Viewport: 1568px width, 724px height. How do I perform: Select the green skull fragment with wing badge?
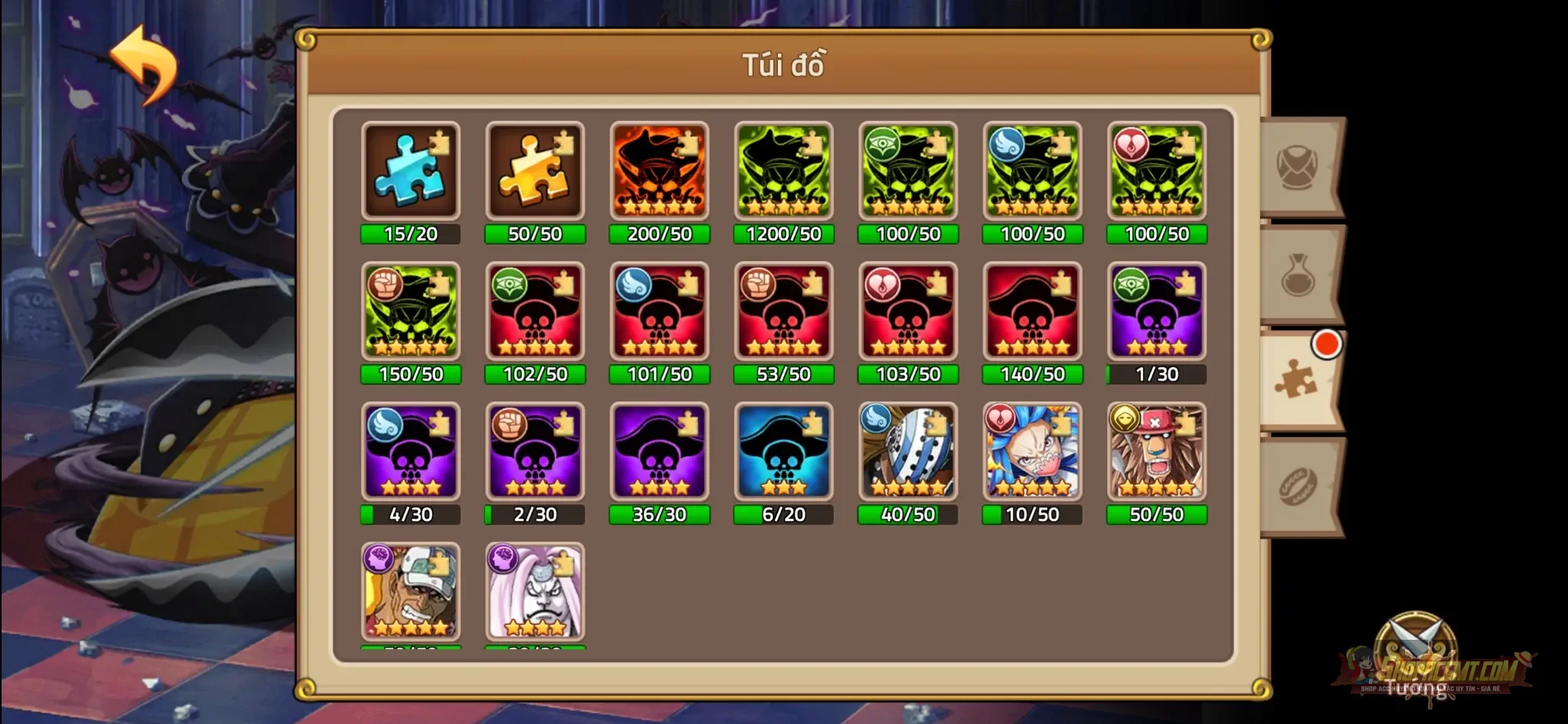coord(1033,170)
